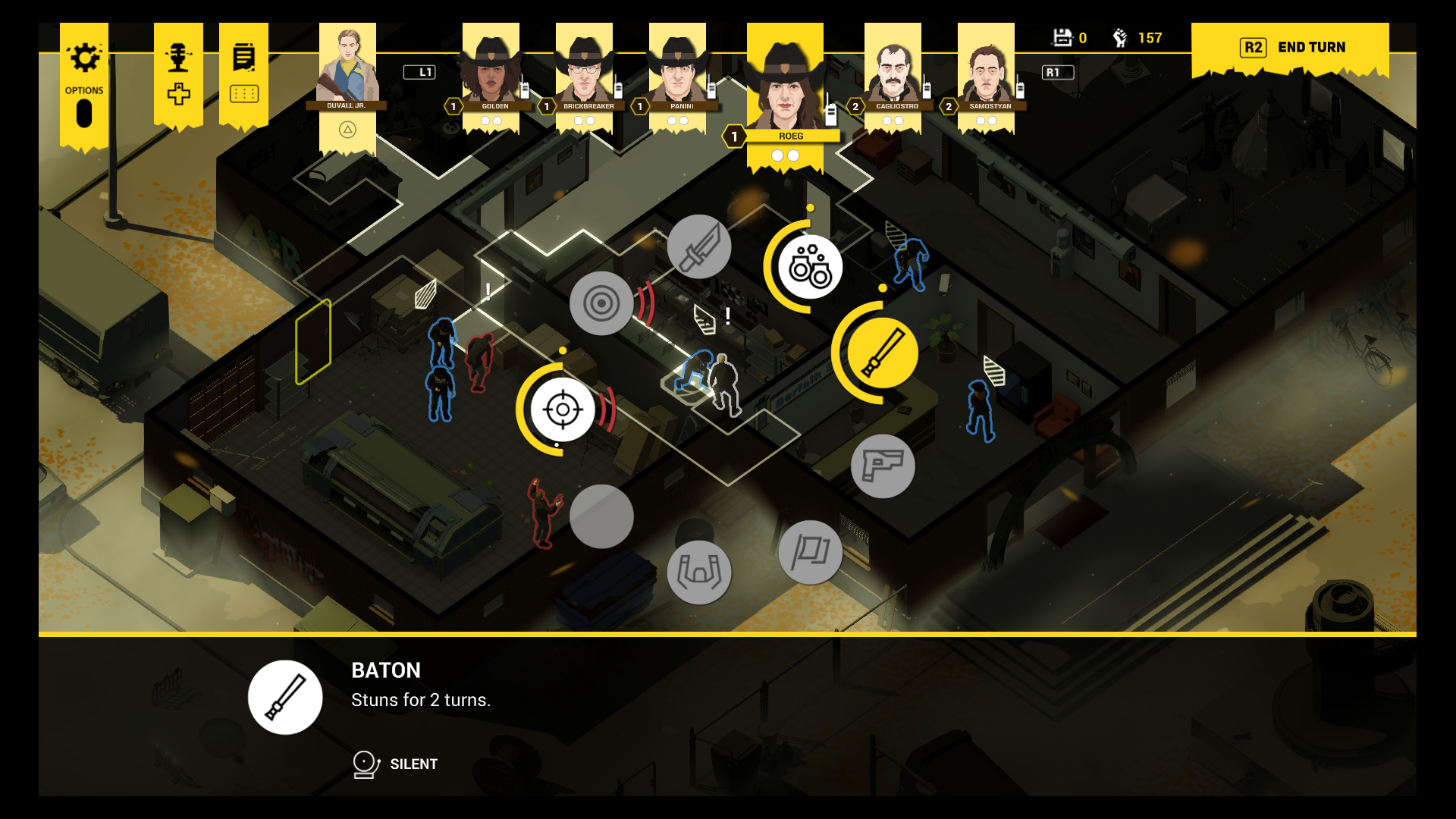Activate the Baton action in radial menu
This screenshot has width=1456, height=819.
tap(882, 353)
